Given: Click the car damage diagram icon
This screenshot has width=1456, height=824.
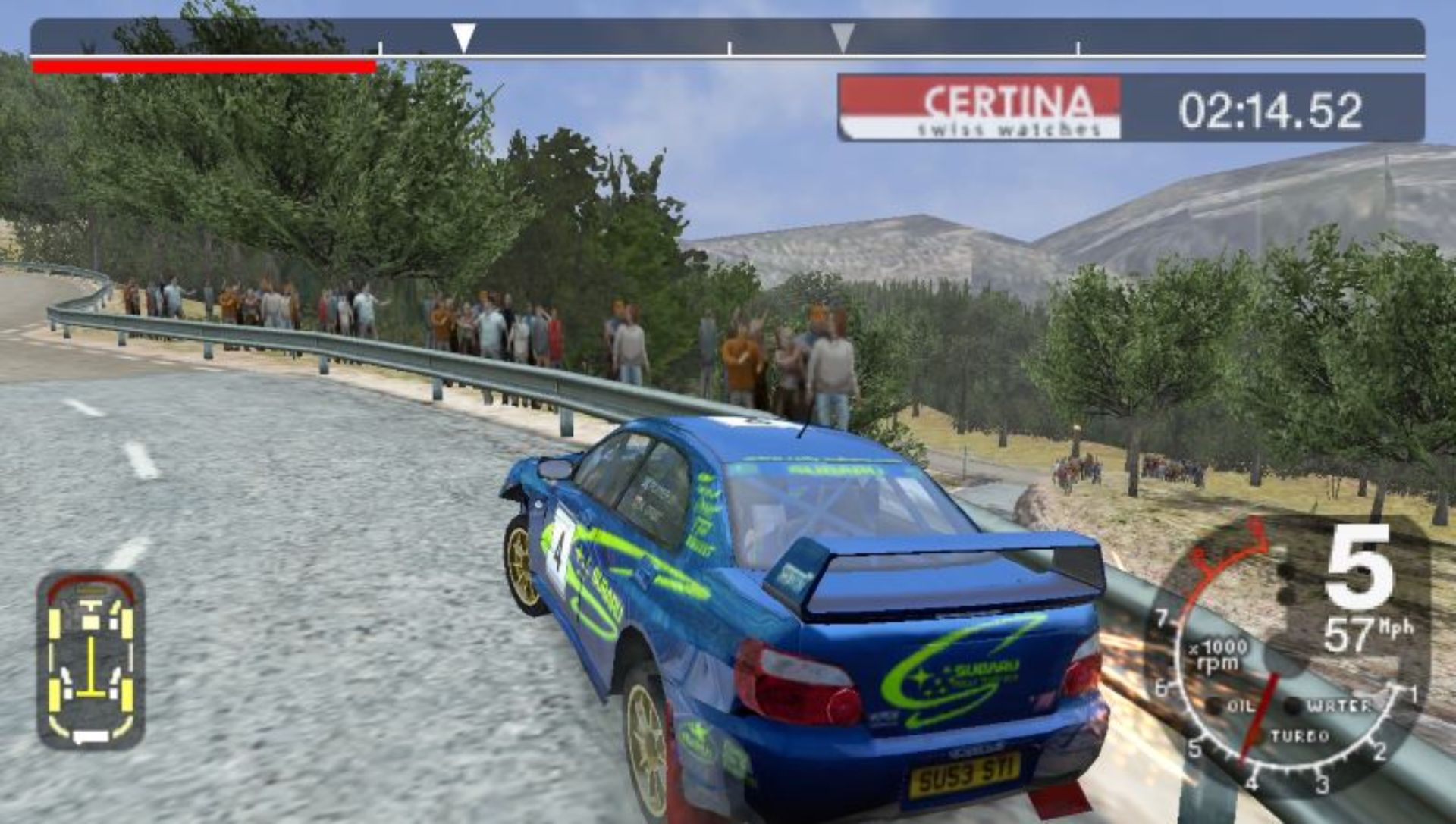Looking at the screenshot, I should click(90, 660).
